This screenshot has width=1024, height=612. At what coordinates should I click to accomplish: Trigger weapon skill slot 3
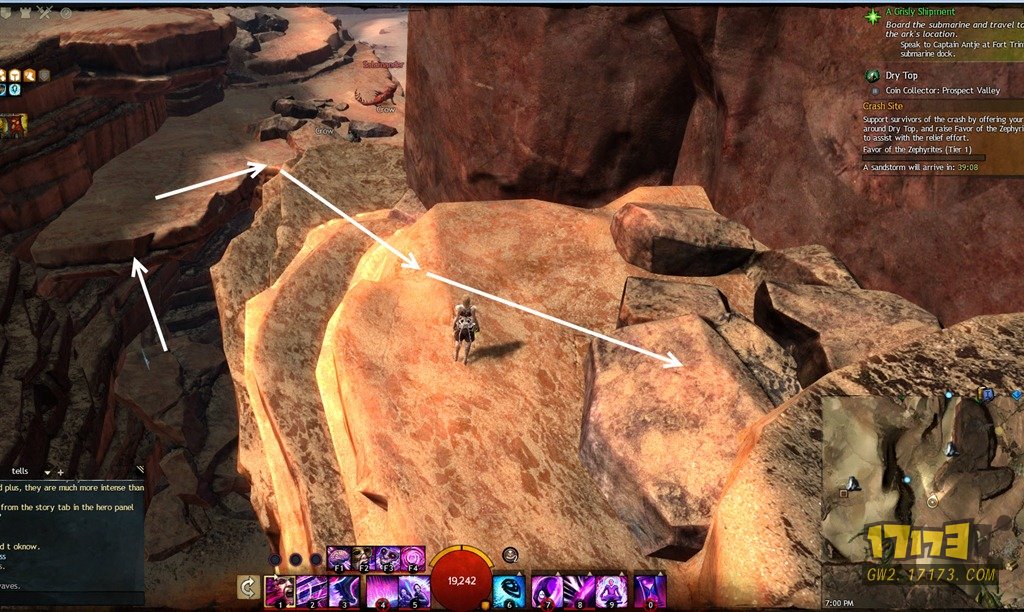point(346,591)
